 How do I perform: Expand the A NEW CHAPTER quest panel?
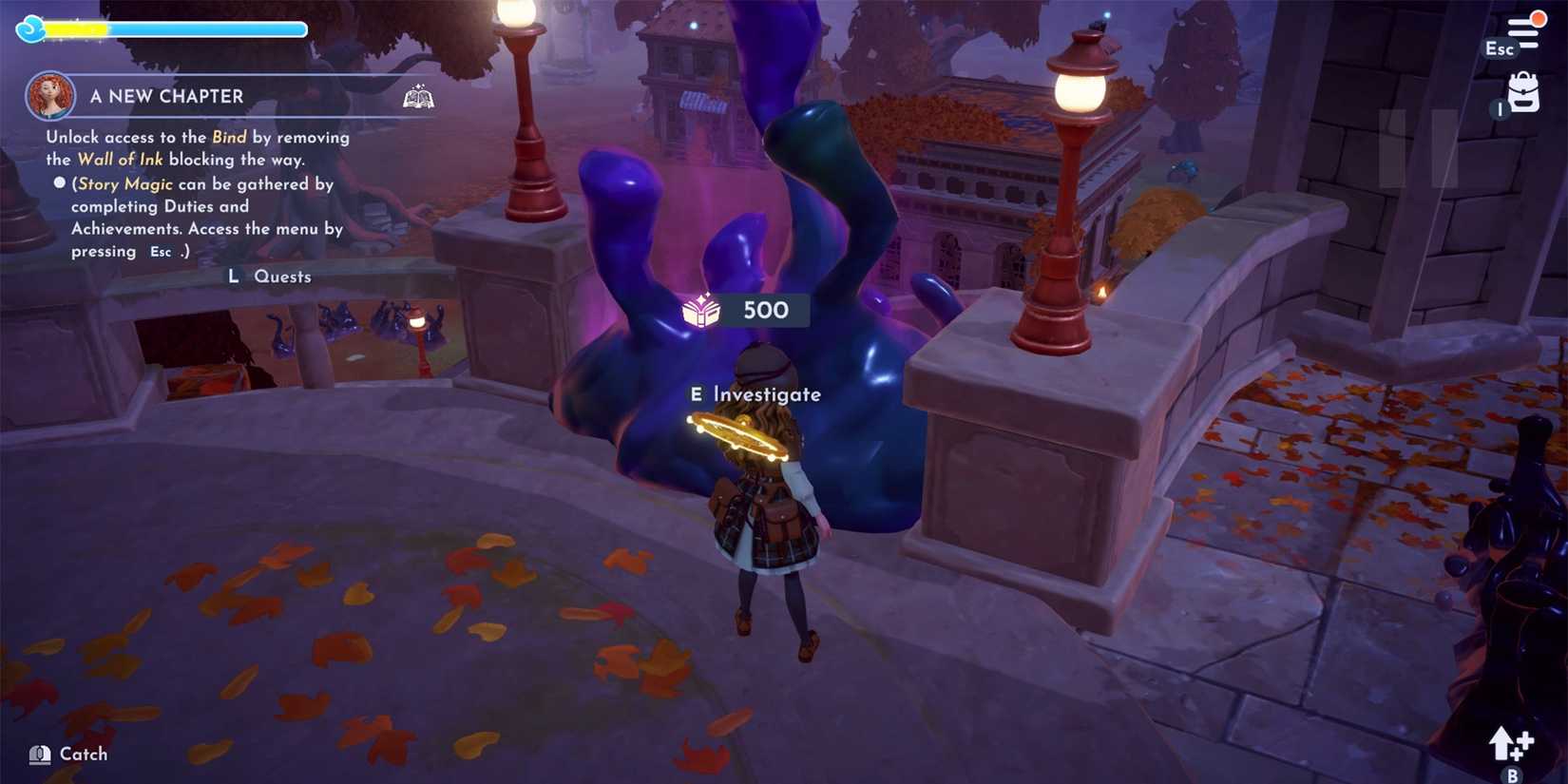pyautogui.click(x=228, y=96)
